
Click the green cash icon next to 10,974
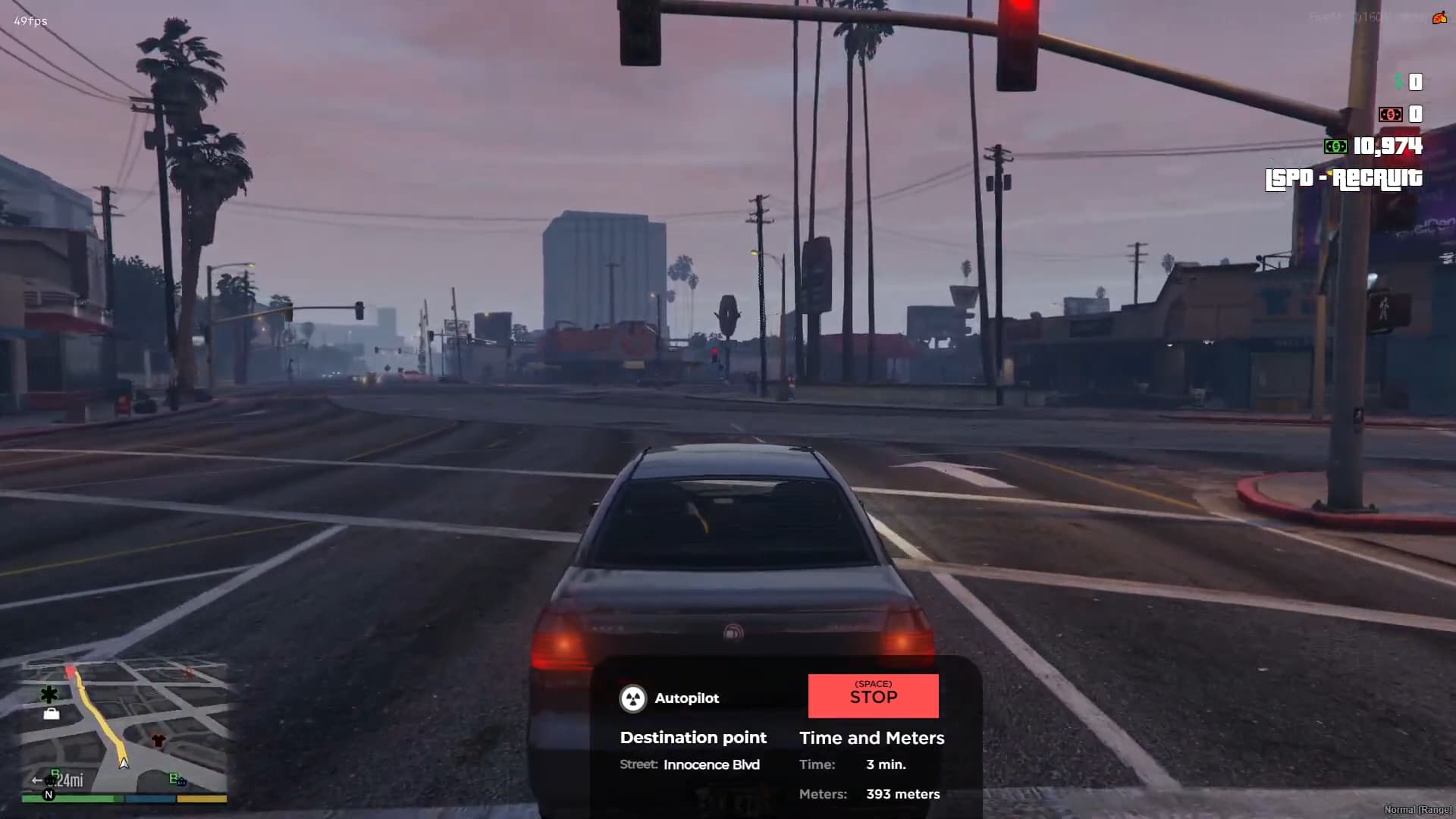(1335, 146)
